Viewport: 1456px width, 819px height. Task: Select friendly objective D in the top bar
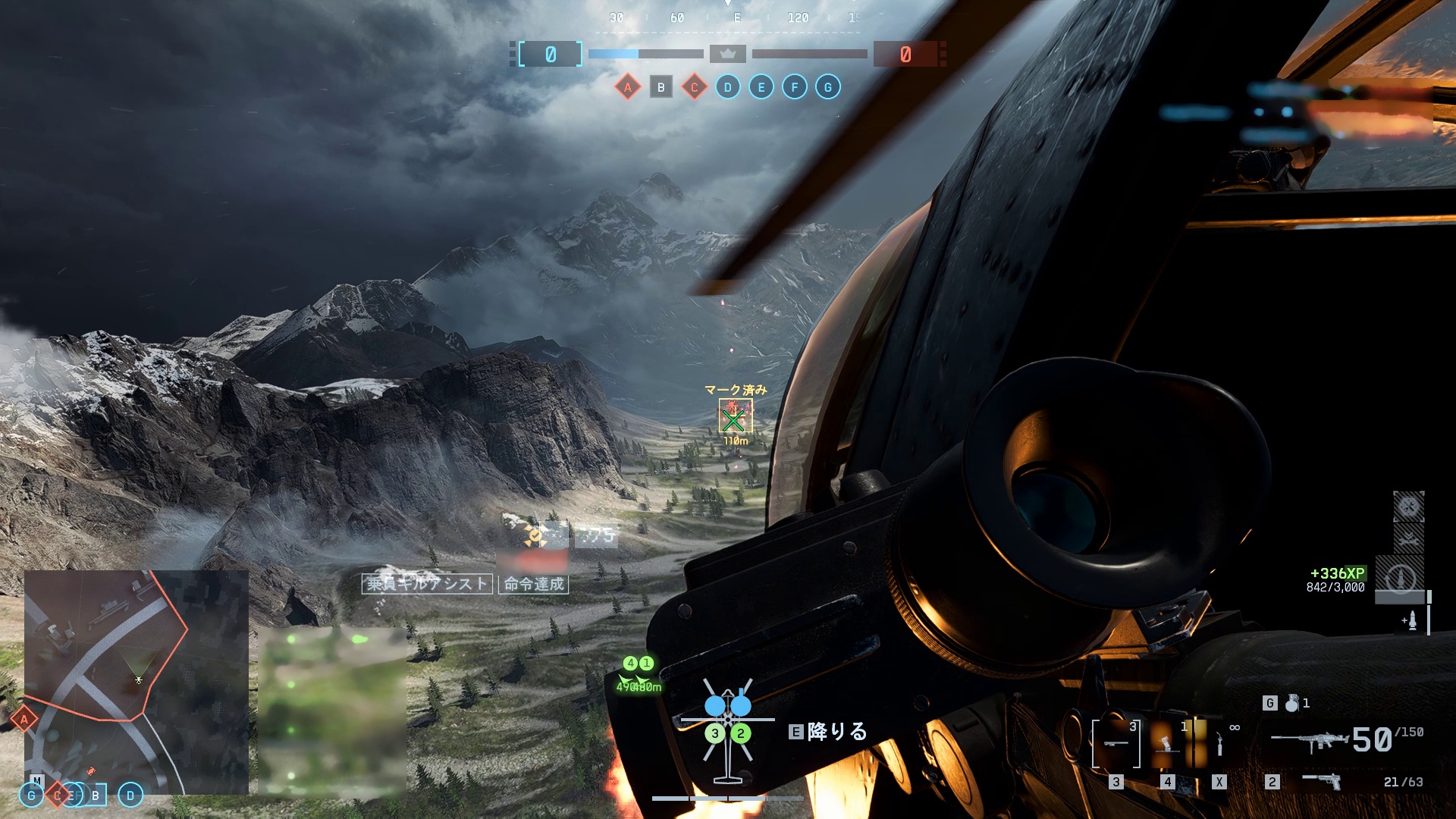[727, 87]
